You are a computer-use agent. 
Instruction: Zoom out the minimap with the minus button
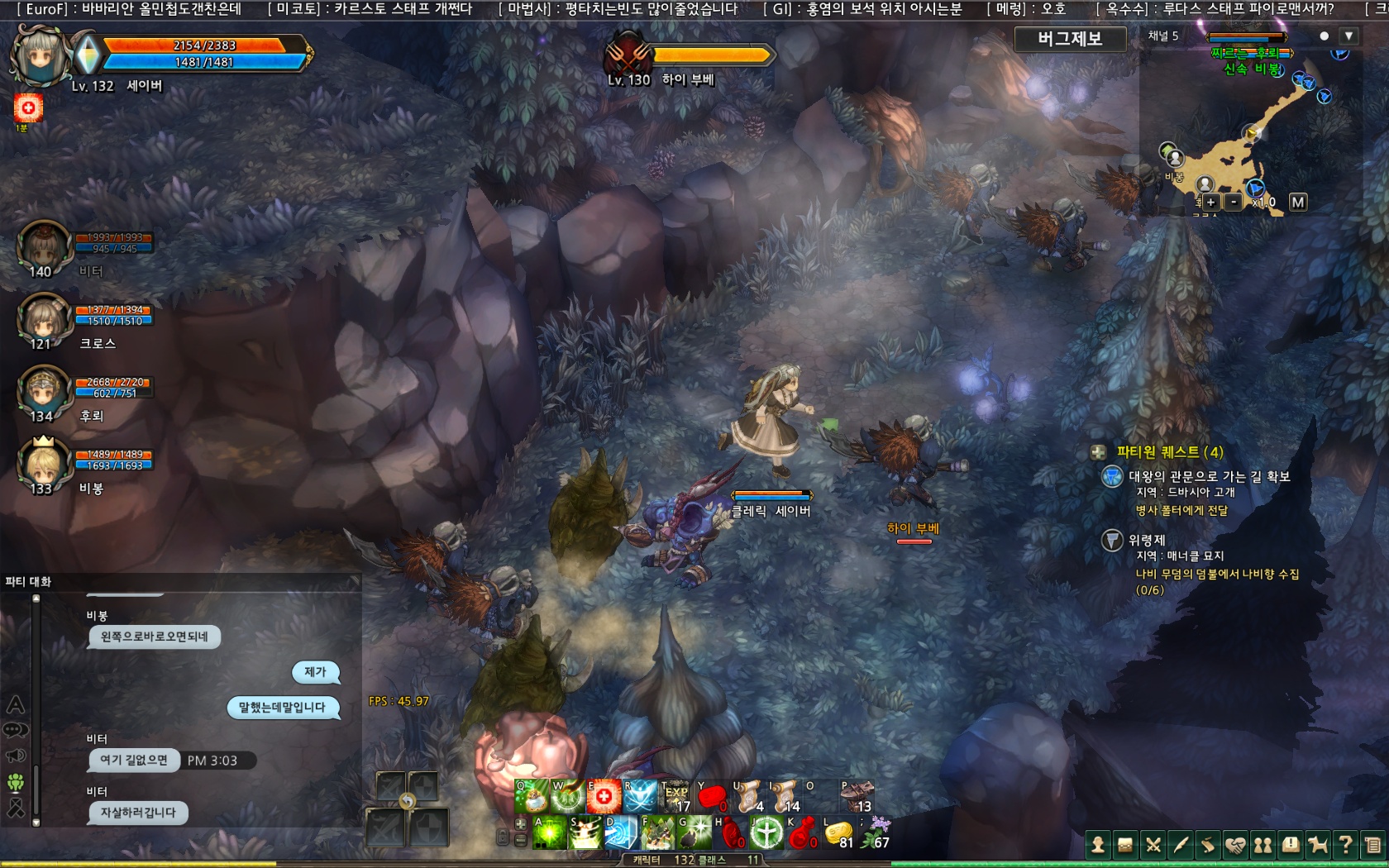click(x=1234, y=202)
